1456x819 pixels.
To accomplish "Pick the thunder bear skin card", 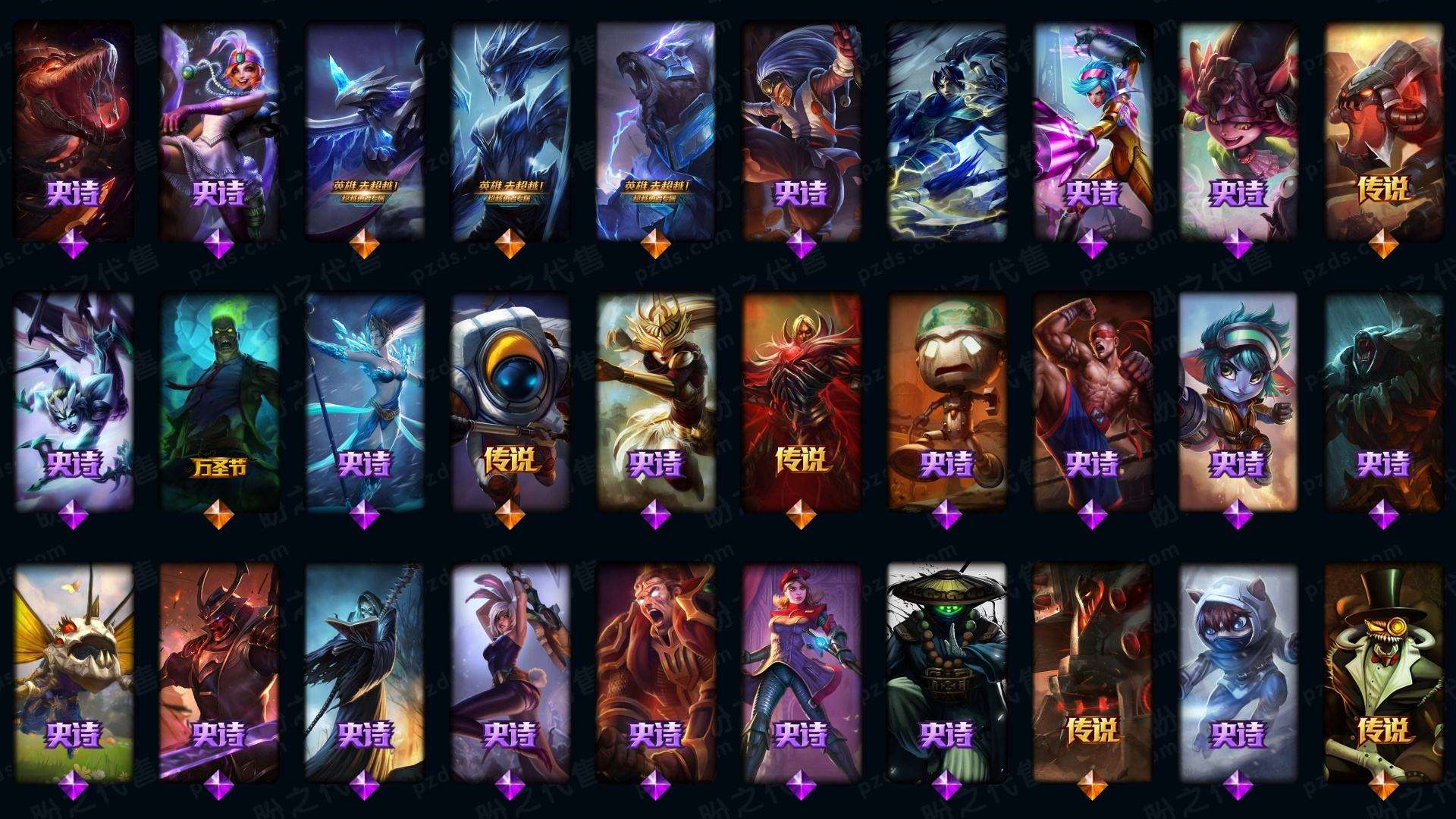I will [655, 129].
